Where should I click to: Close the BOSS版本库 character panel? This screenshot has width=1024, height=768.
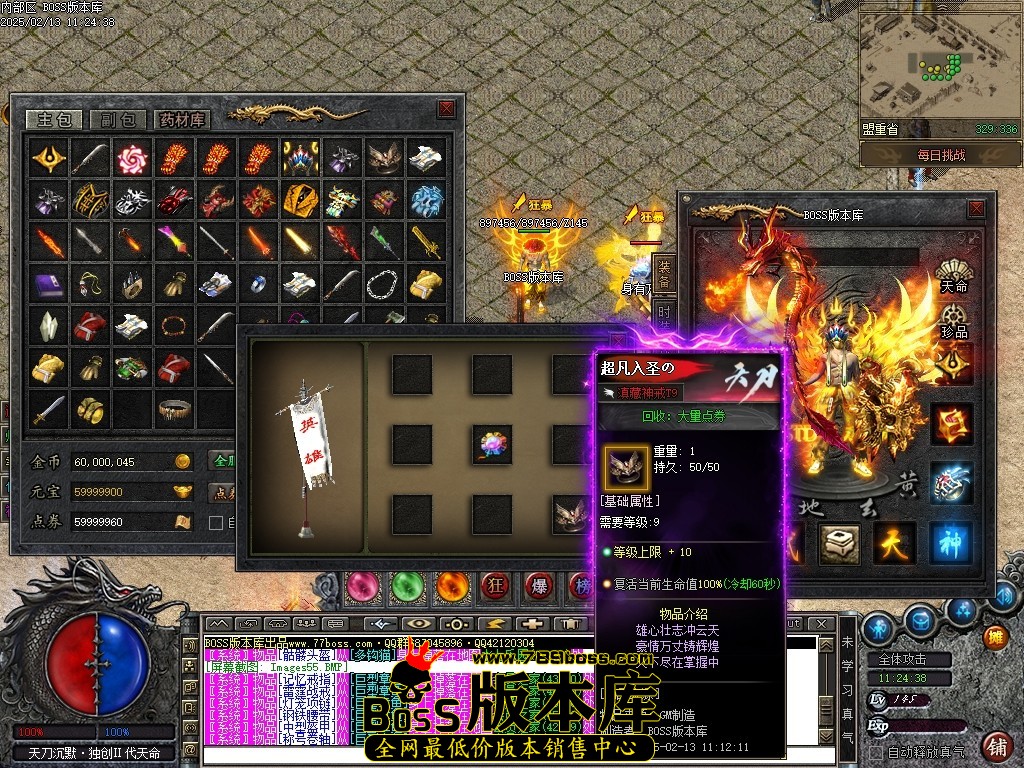(976, 209)
